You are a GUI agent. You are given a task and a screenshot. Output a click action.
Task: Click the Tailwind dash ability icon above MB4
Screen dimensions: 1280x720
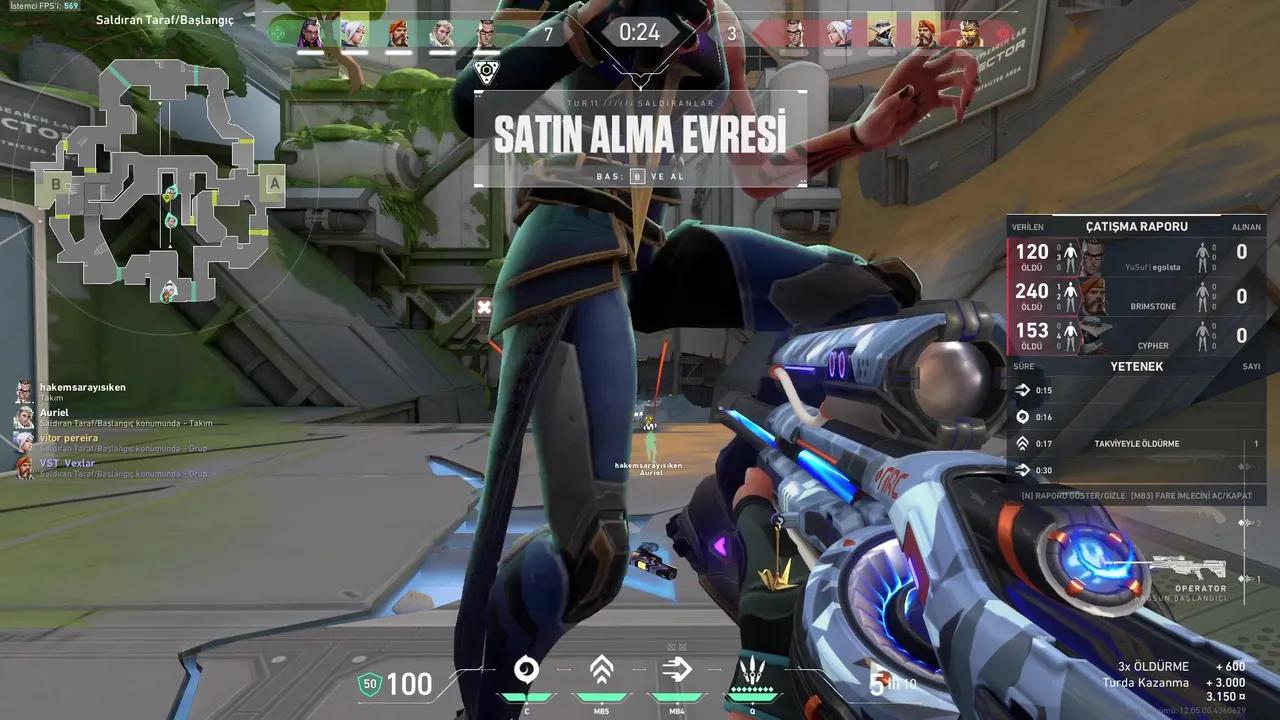tap(676, 668)
